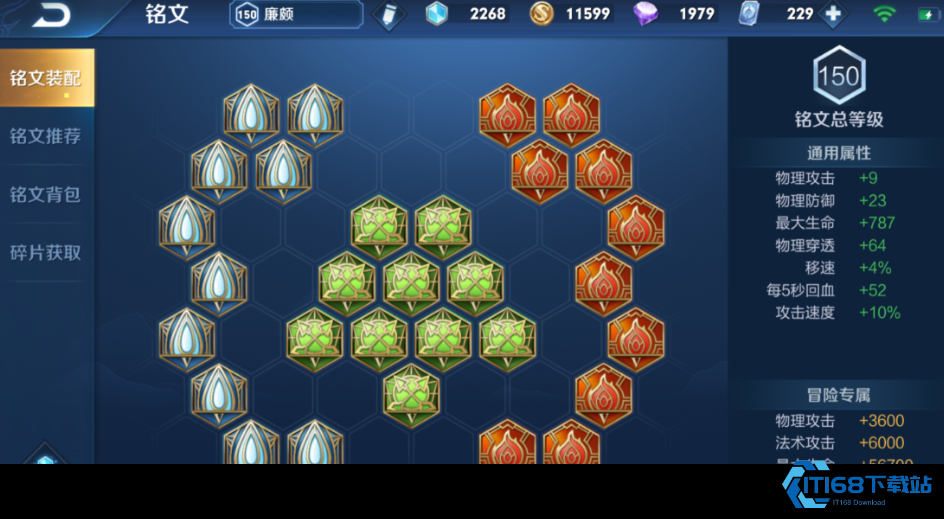Add more tickets with the plus button
This screenshot has width=944, height=519.
pos(832,15)
